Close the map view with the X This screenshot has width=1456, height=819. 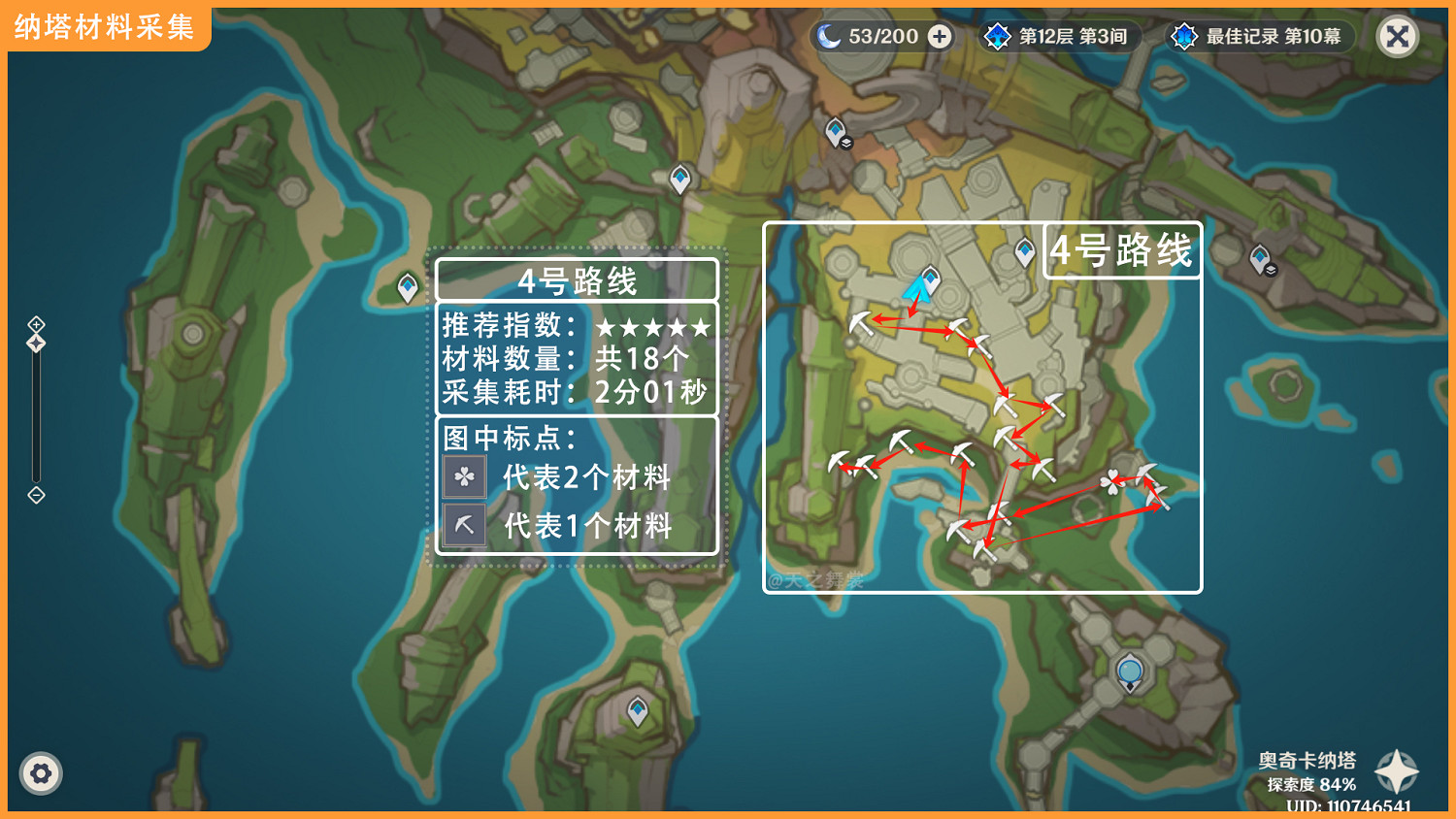point(1397,36)
